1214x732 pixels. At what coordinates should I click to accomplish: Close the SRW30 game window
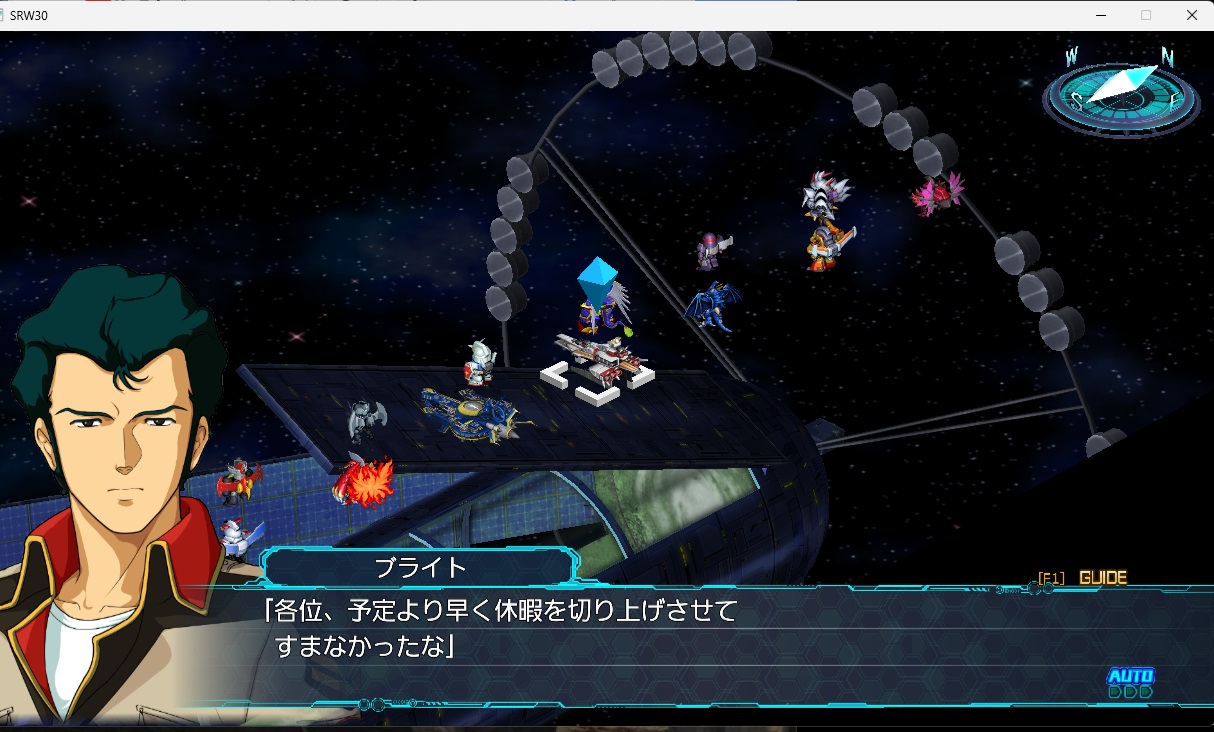[x=1191, y=15]
